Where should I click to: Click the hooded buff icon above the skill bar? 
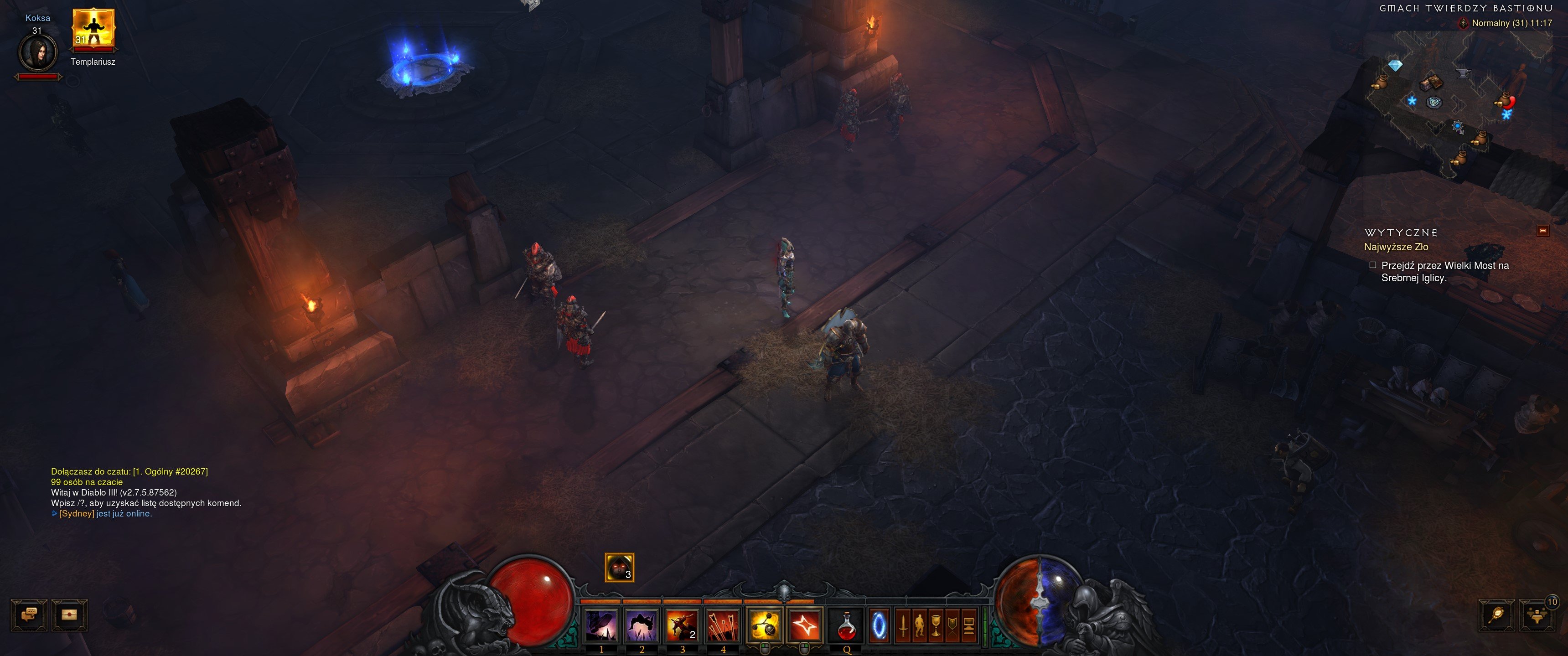click(x=619, y=567)
